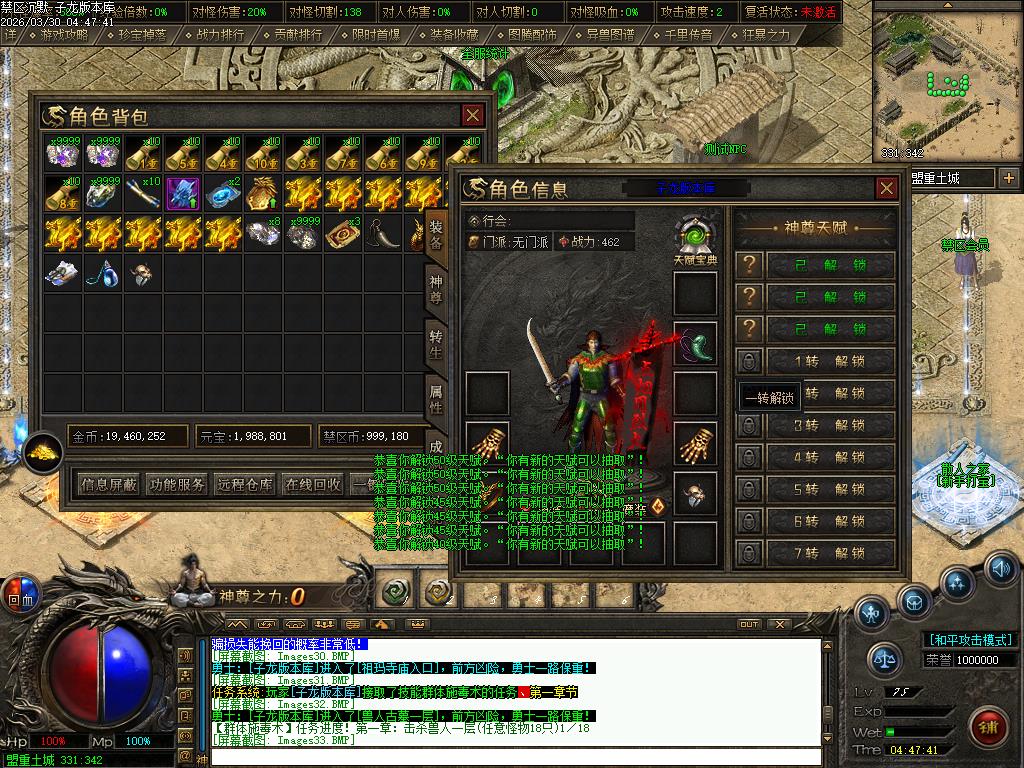Open the 天赋宝典 talent book icon
Screen dimensions: 1024x768
coord(694,240)
